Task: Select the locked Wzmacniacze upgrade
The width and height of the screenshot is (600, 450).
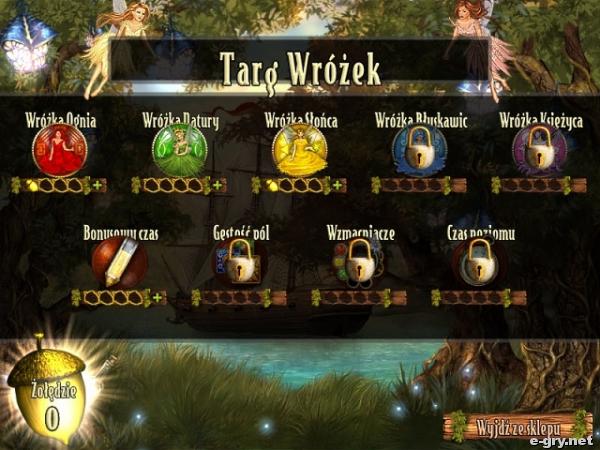Action: click(x=359, y=262)
